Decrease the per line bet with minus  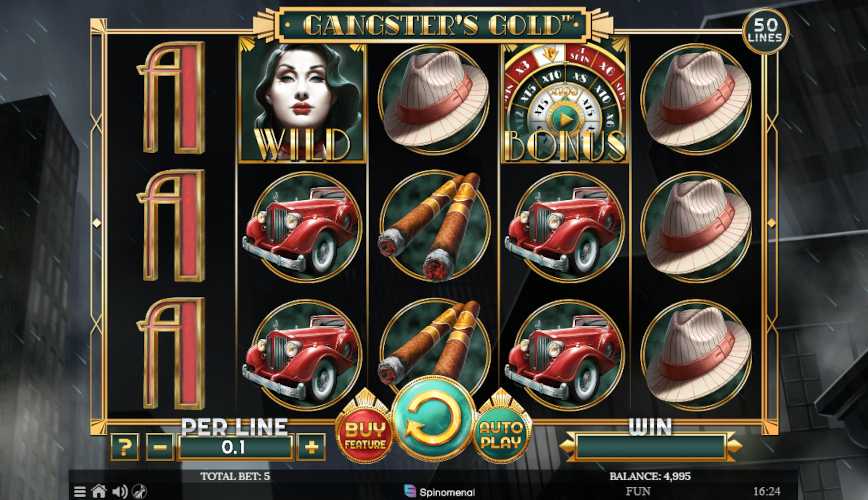click(160, 447)
